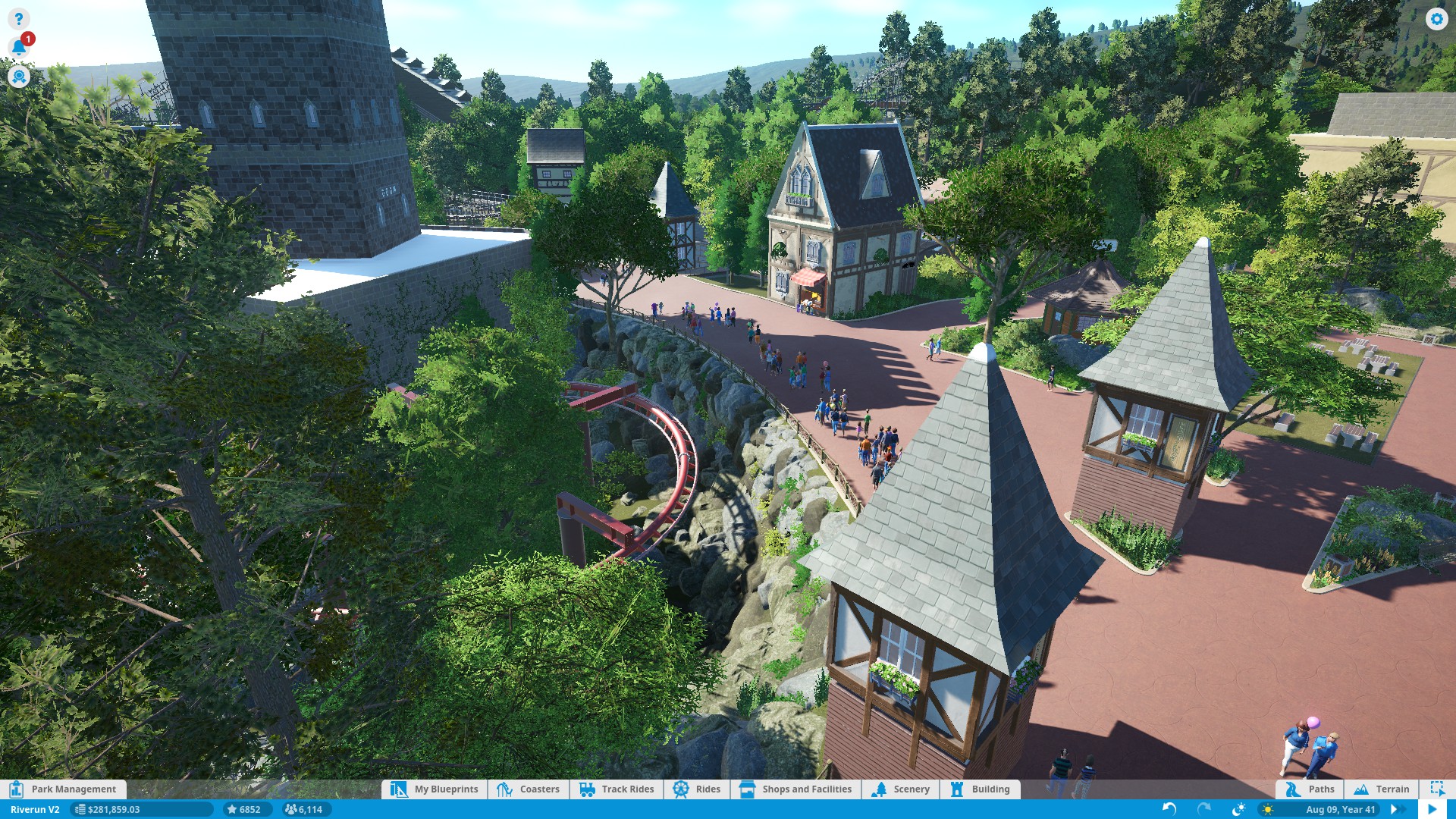Click the undo arrow
Screen dimensions: 1456x819
point(1169,809)
